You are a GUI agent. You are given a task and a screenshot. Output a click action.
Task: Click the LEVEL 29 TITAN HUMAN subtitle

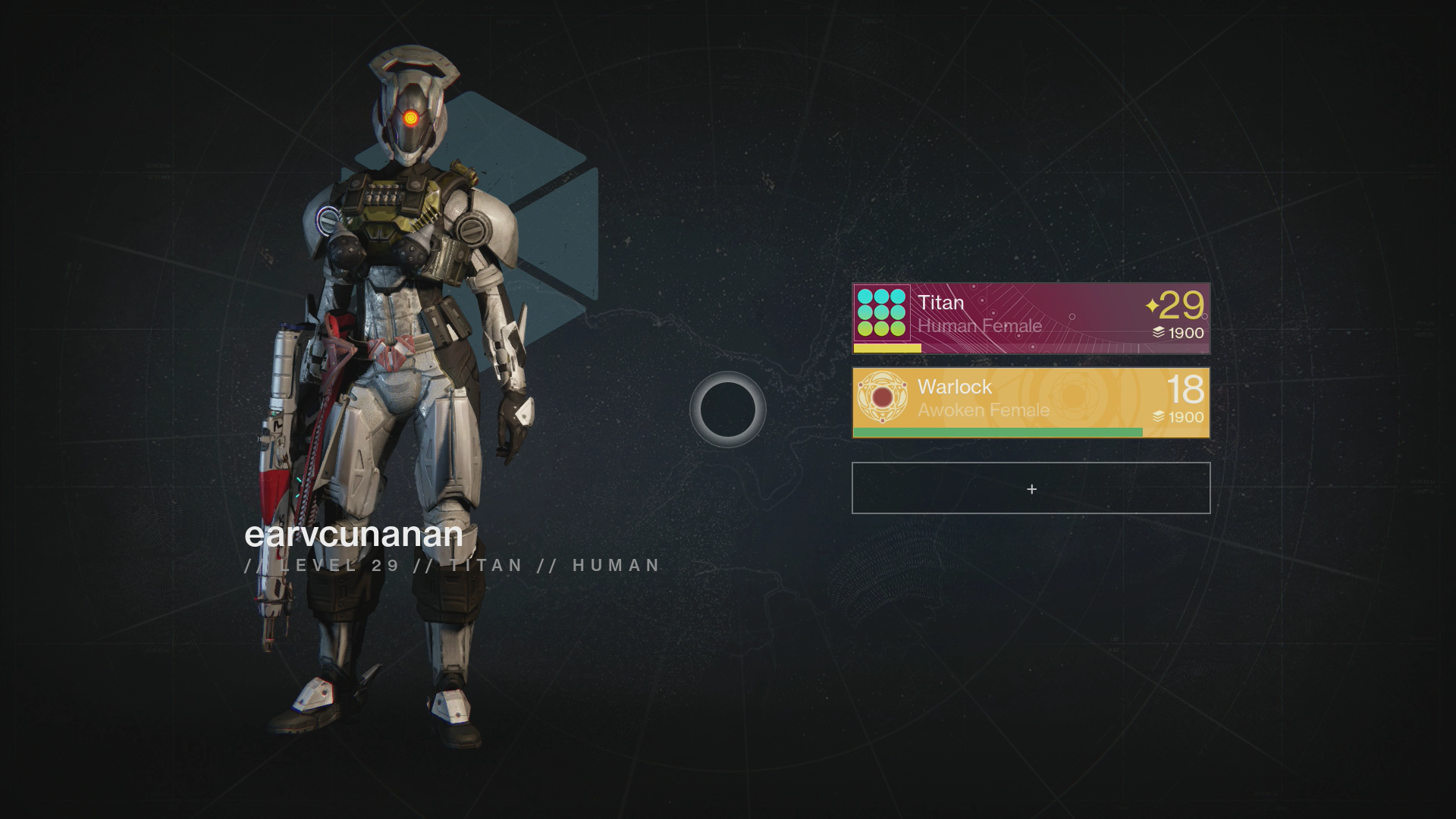click(x=451, y=564)
